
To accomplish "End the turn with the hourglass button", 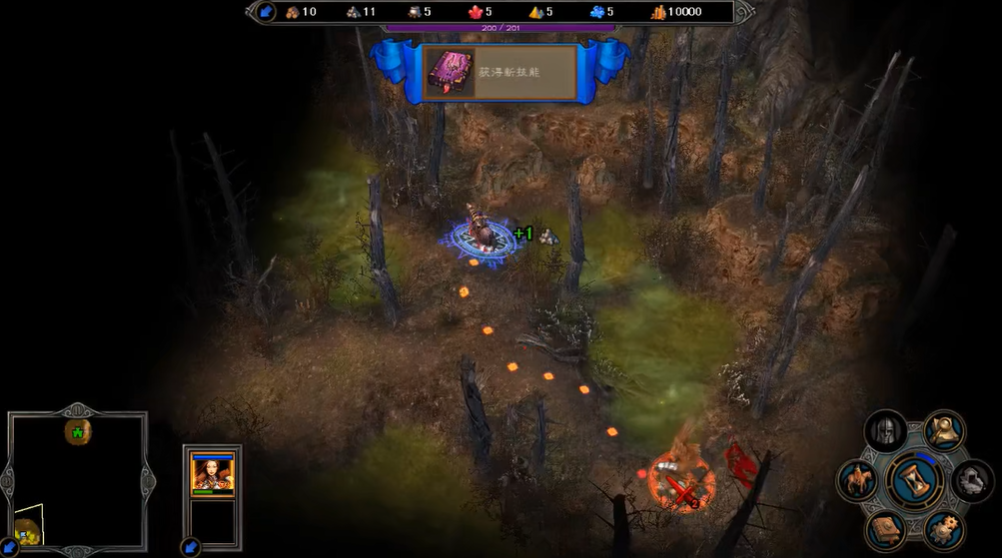I will point(914,477).
